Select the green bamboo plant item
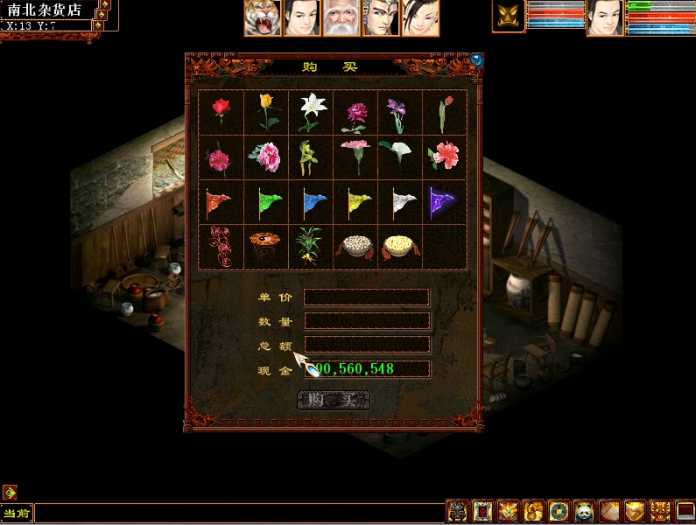 coord(311,246)
